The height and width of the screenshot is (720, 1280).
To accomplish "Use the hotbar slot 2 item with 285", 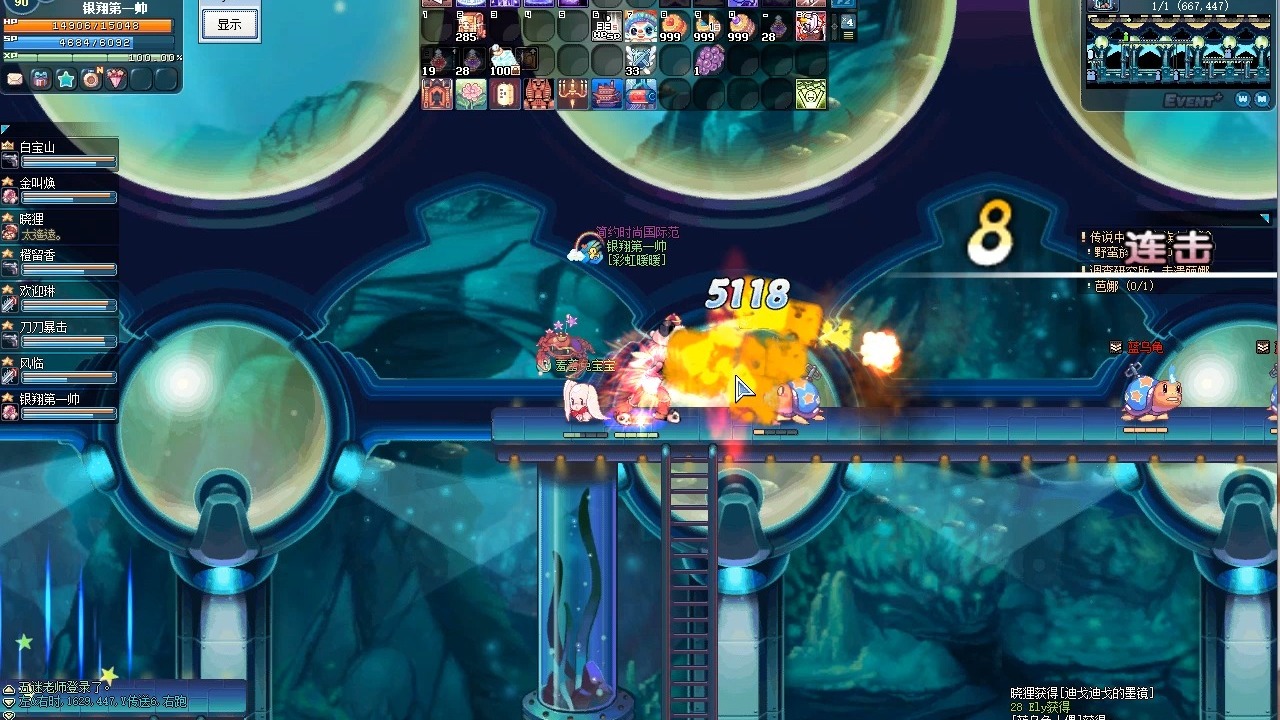I will (470, 27).
